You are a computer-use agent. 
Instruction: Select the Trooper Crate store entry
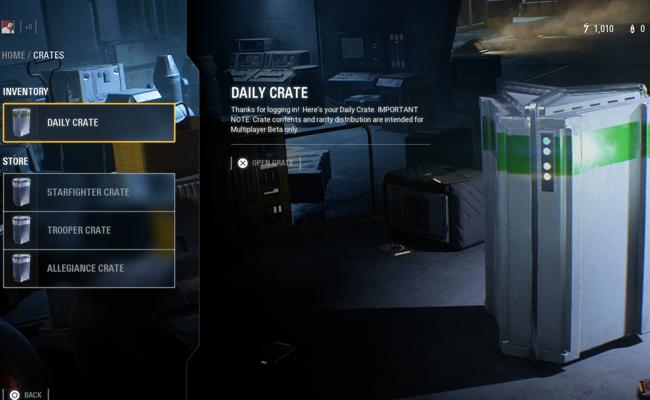click(x=88, y=230)
